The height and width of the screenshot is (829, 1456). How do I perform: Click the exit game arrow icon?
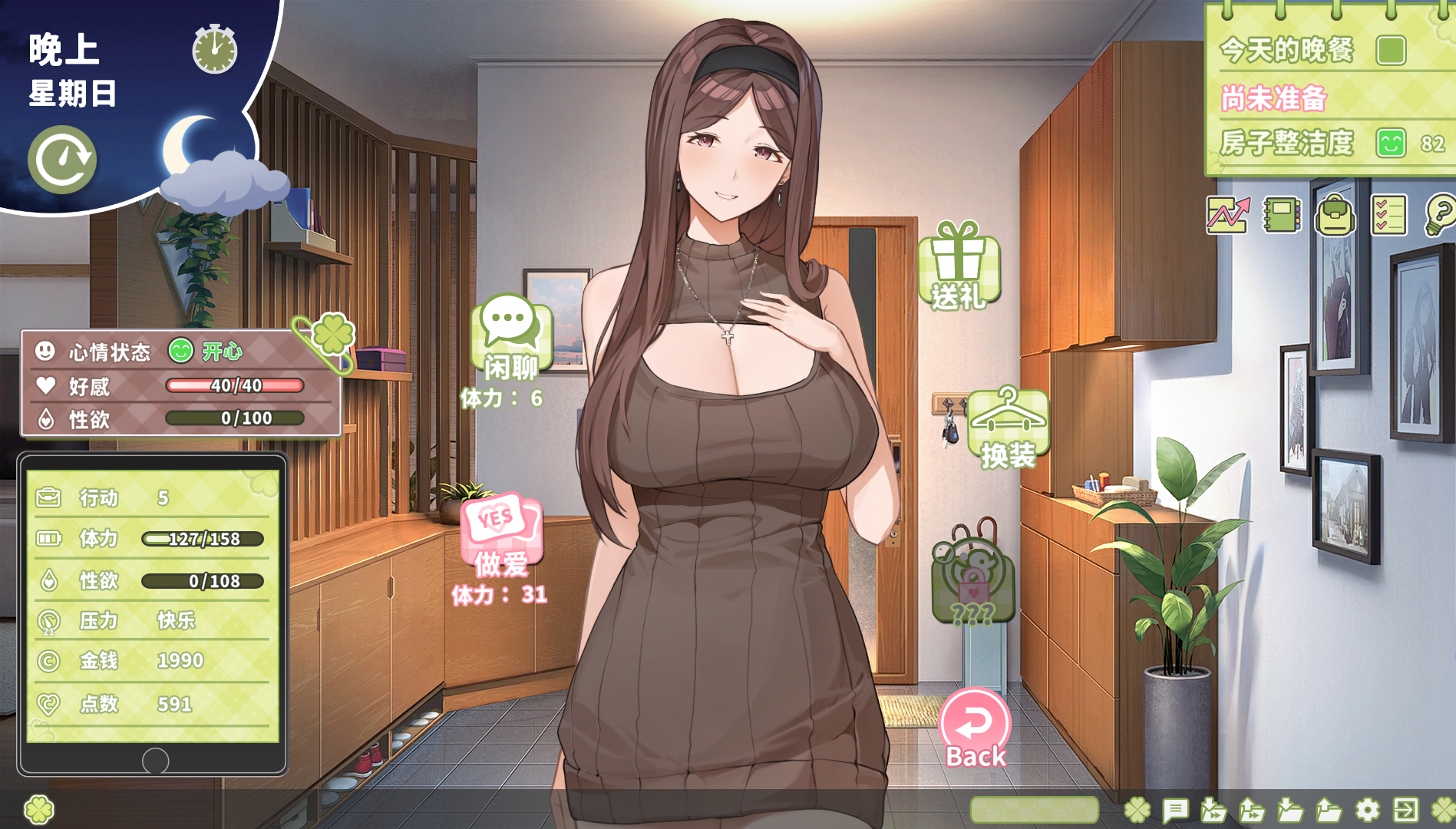(x=1405, y=808)
